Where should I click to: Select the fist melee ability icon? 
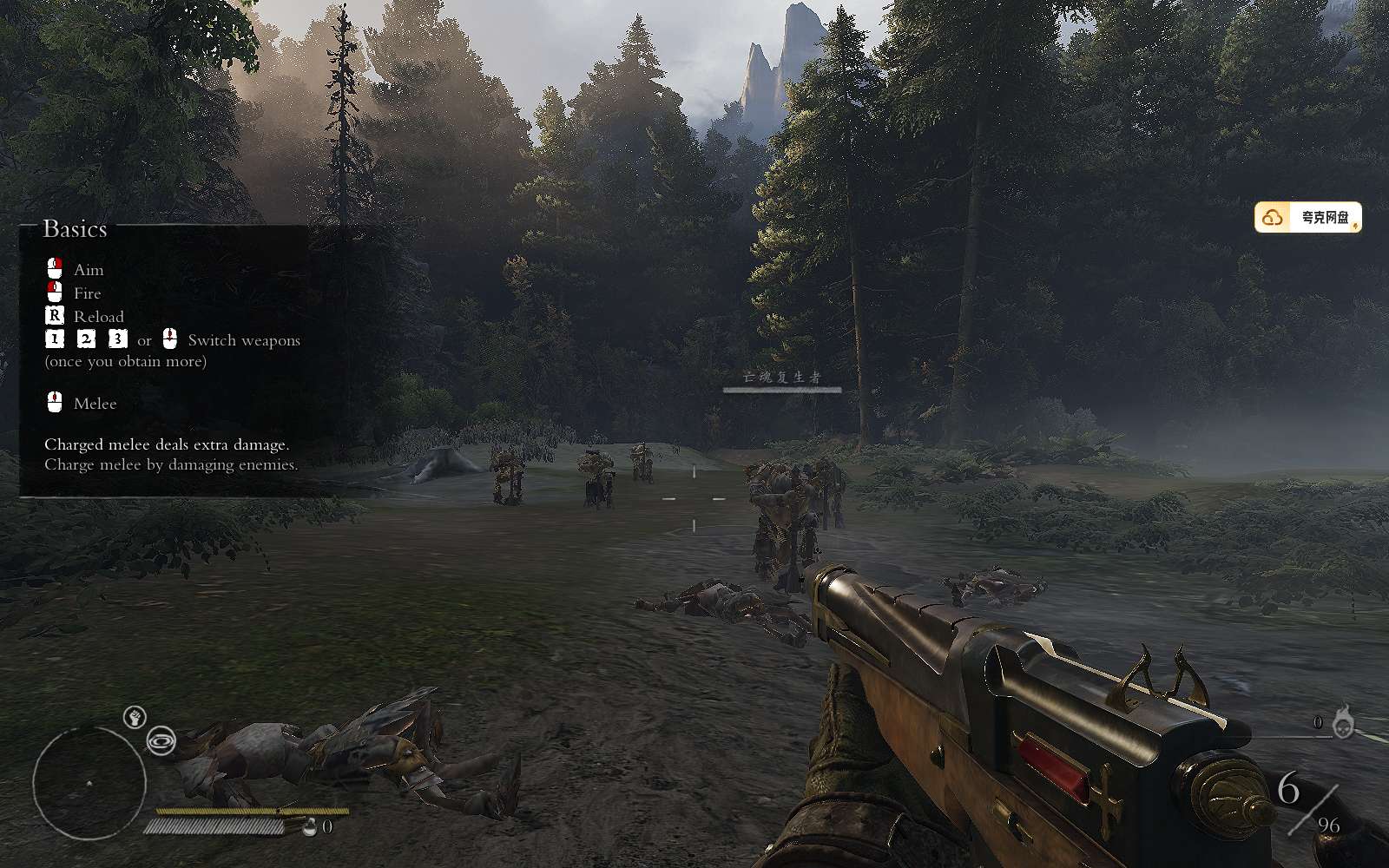pos(134,717)
